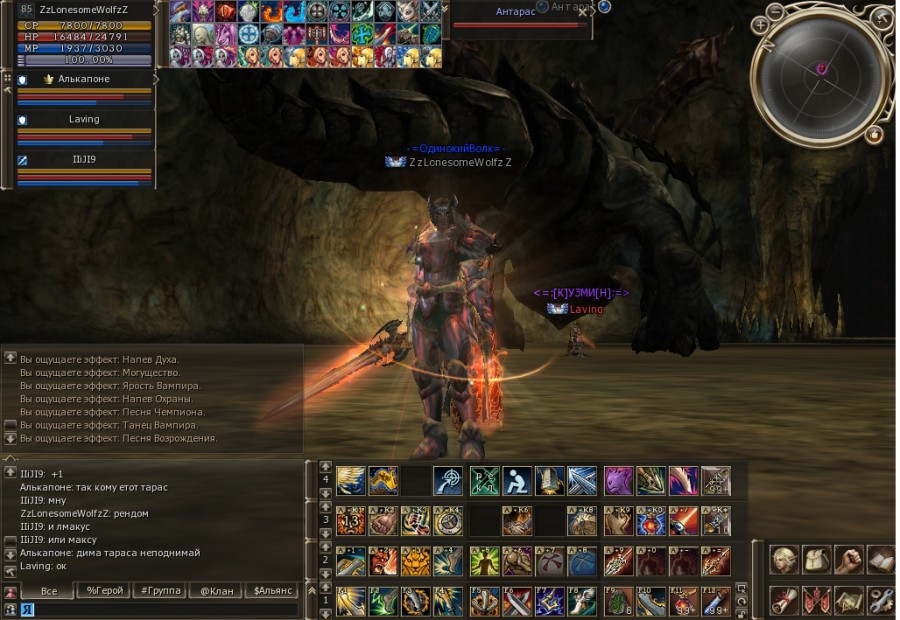The width and height of the screenshot is (900, 620).
Task: Open the system menu wrench icon
Action: tap(880, 600)
